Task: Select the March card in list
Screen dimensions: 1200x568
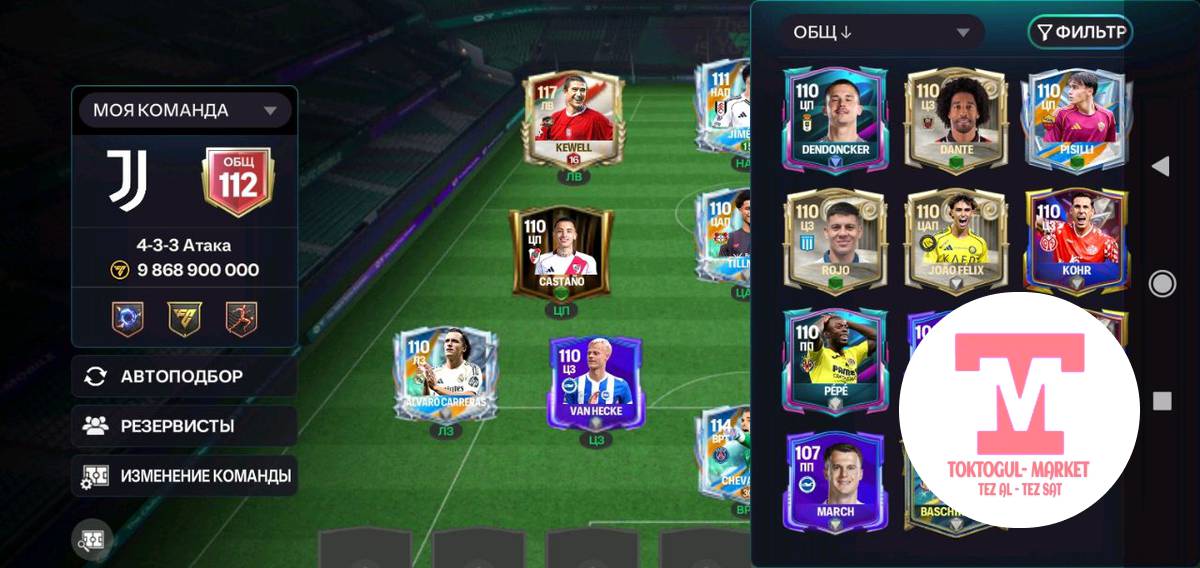Action: 834,480
